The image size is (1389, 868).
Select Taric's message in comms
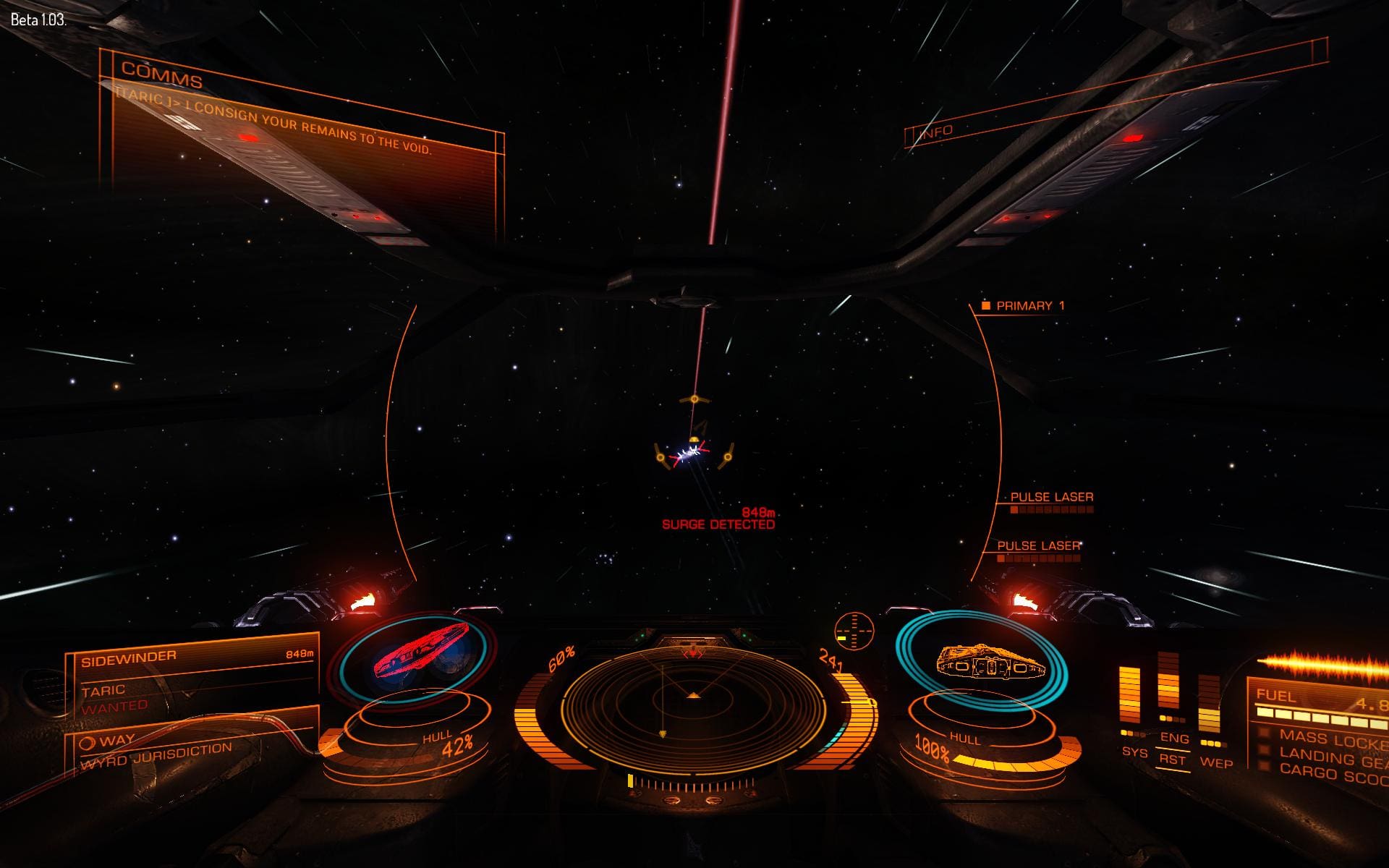click(273, 123)
